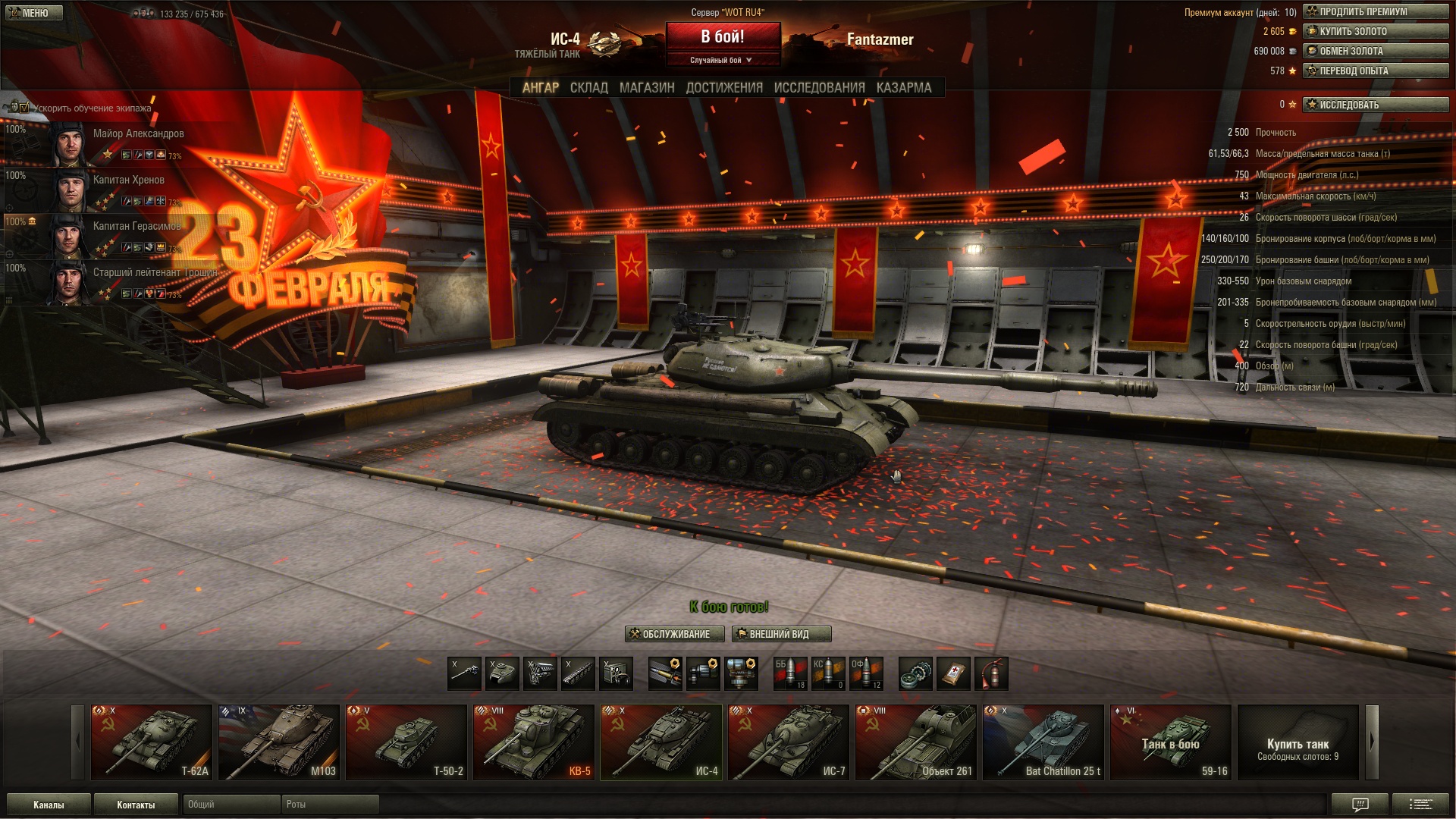Click ПРОДЛИТЬ ПРЕМИУМ button
This screenshot has height=819, width=1456.
[x=1375, y=12]
